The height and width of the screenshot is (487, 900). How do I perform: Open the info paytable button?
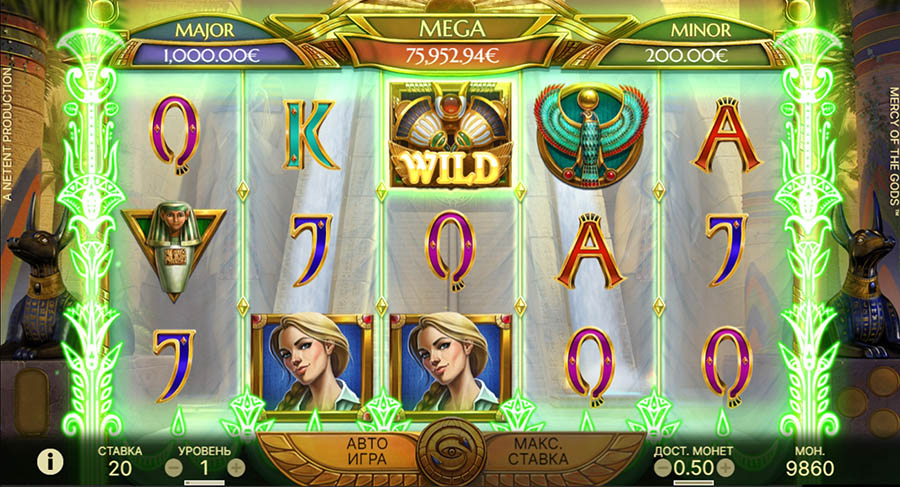(x=46, y=461)
